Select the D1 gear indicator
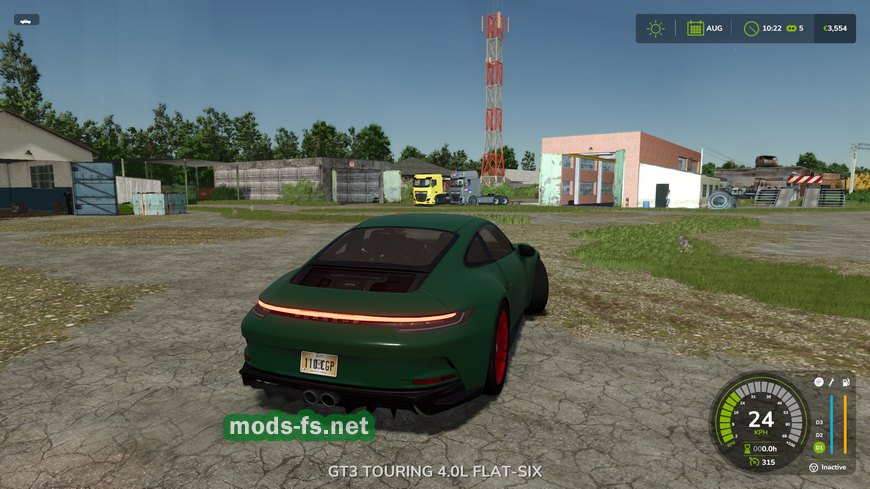This screenshot has height=489, width=870. [818, 448]
